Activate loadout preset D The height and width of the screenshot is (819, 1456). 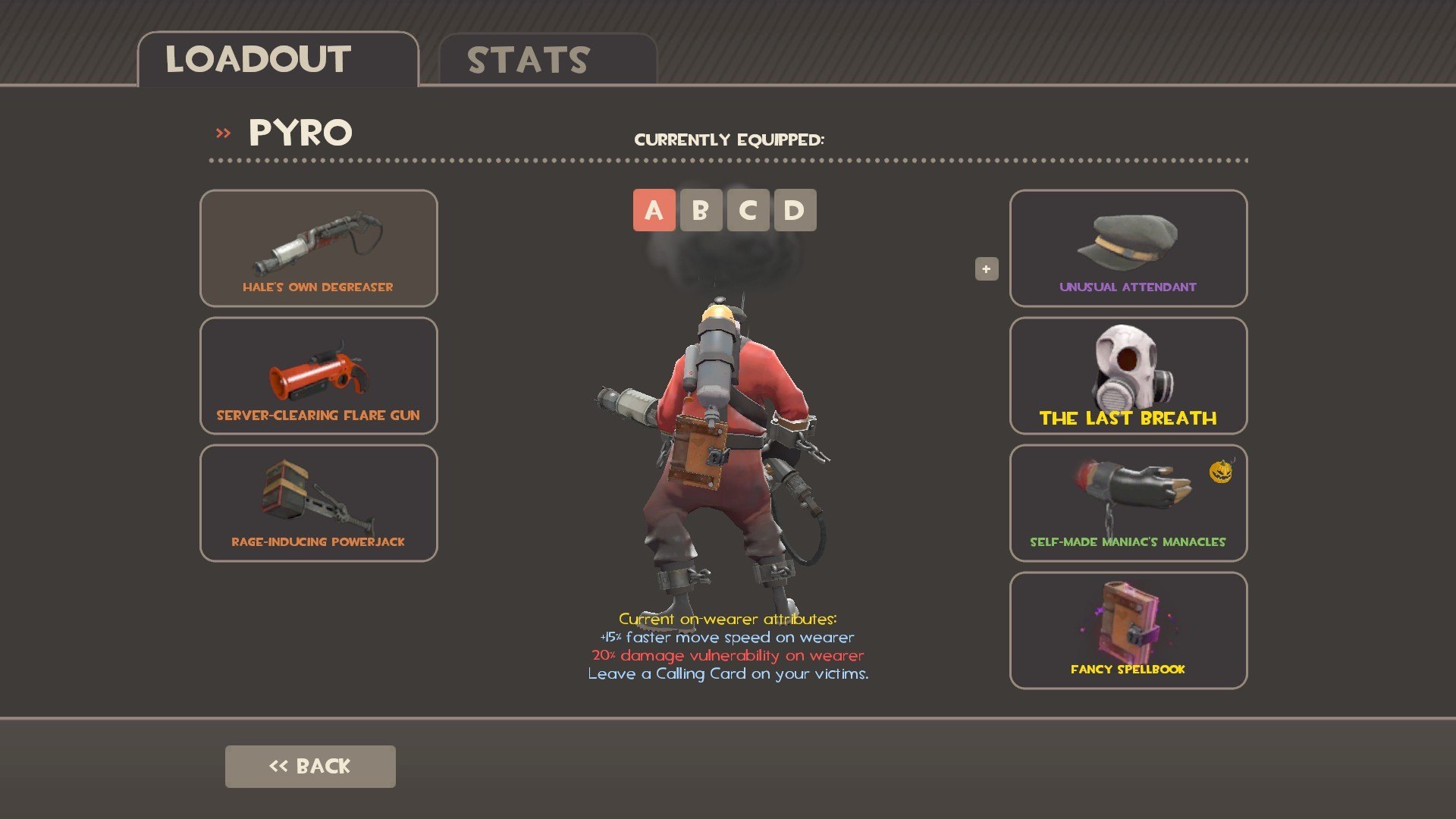pos(795,210)
